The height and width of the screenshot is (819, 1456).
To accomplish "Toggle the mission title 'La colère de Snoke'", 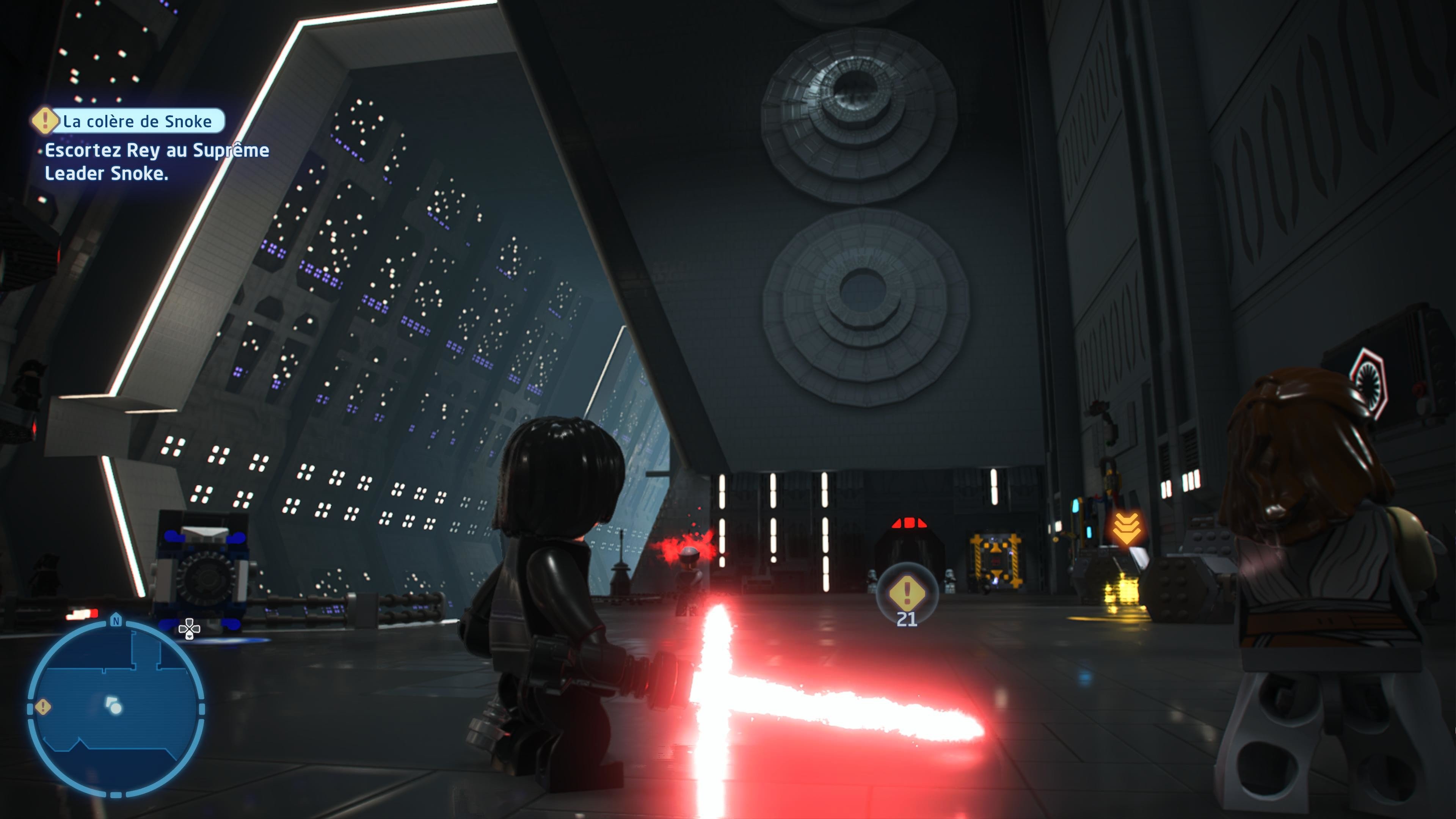I will tap(137, 121).
